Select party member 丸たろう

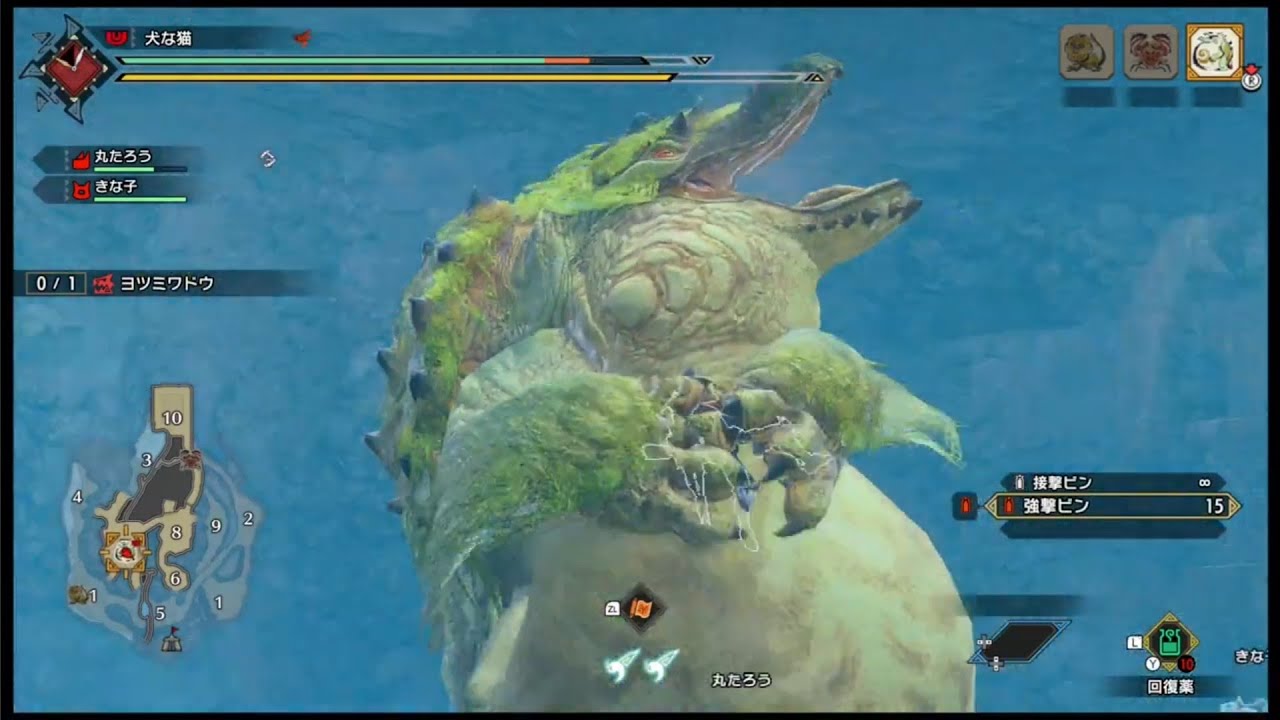(x=122, y=158)
